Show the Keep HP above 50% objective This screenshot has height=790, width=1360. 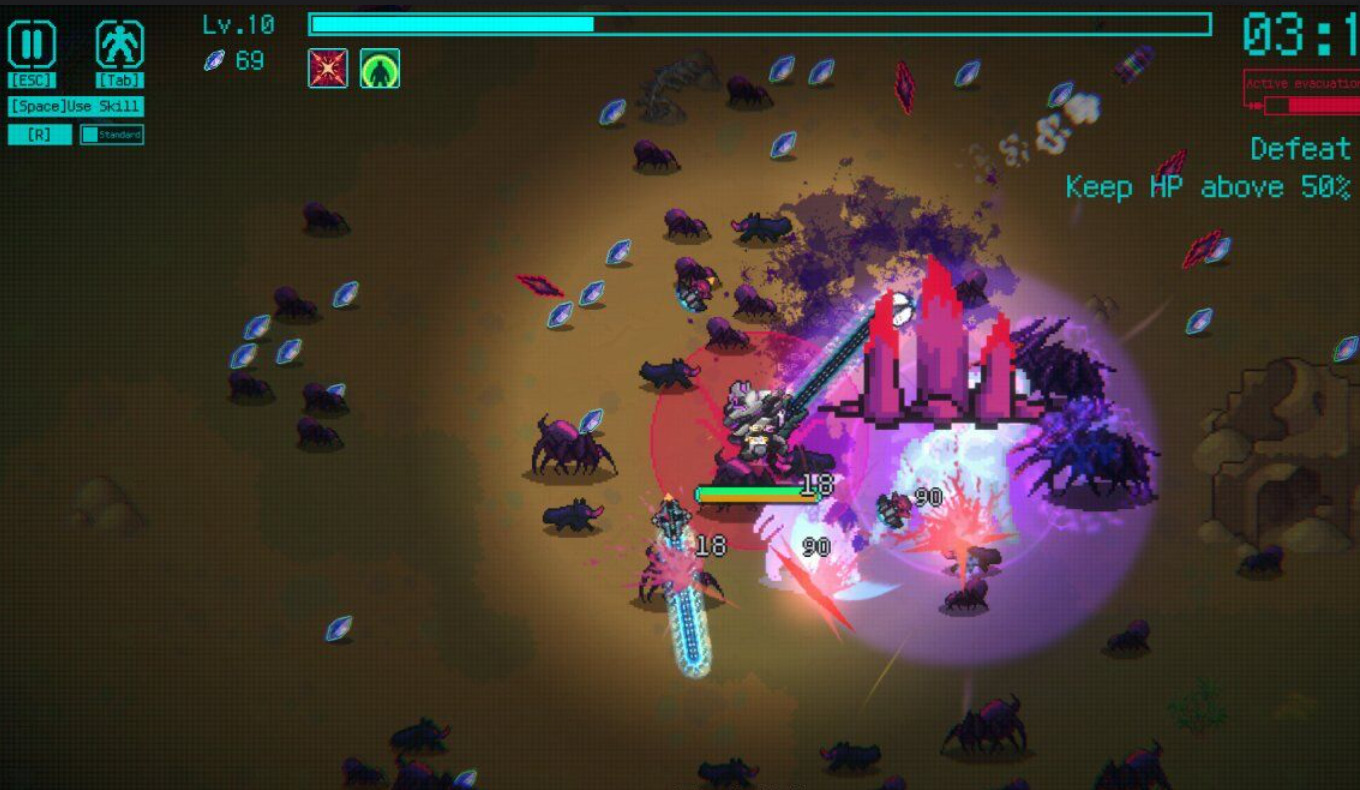[1208, 187]
